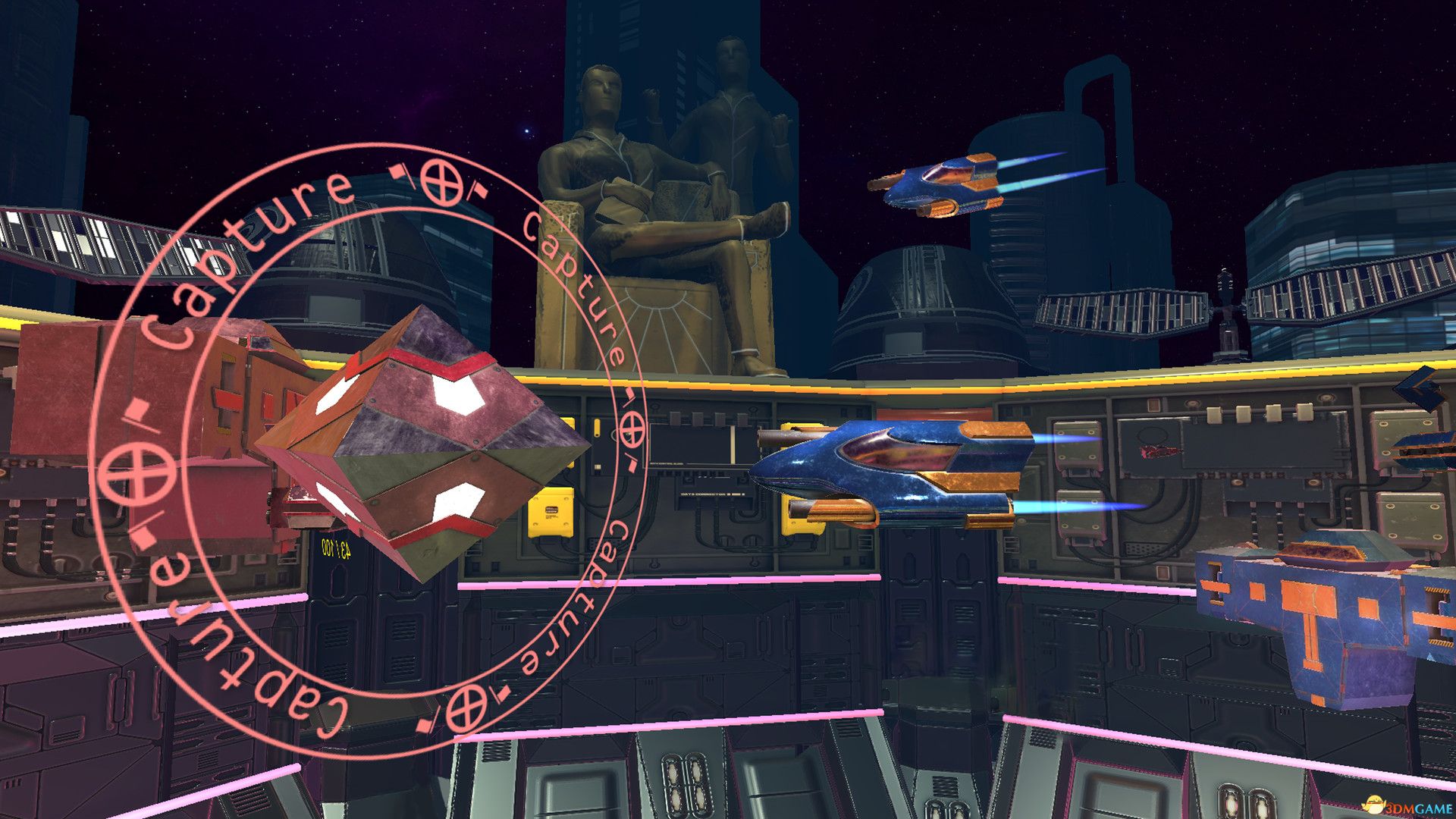Click the Capture reticle crosshair icon

tap(440, 182)
